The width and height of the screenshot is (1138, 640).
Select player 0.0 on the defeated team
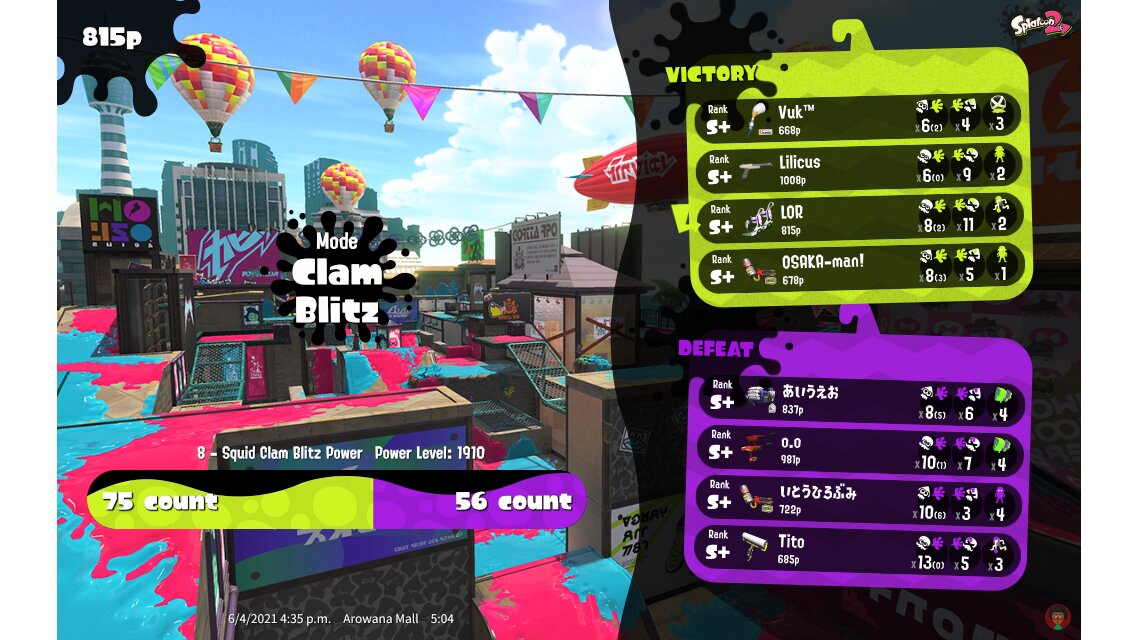point(859,450)
